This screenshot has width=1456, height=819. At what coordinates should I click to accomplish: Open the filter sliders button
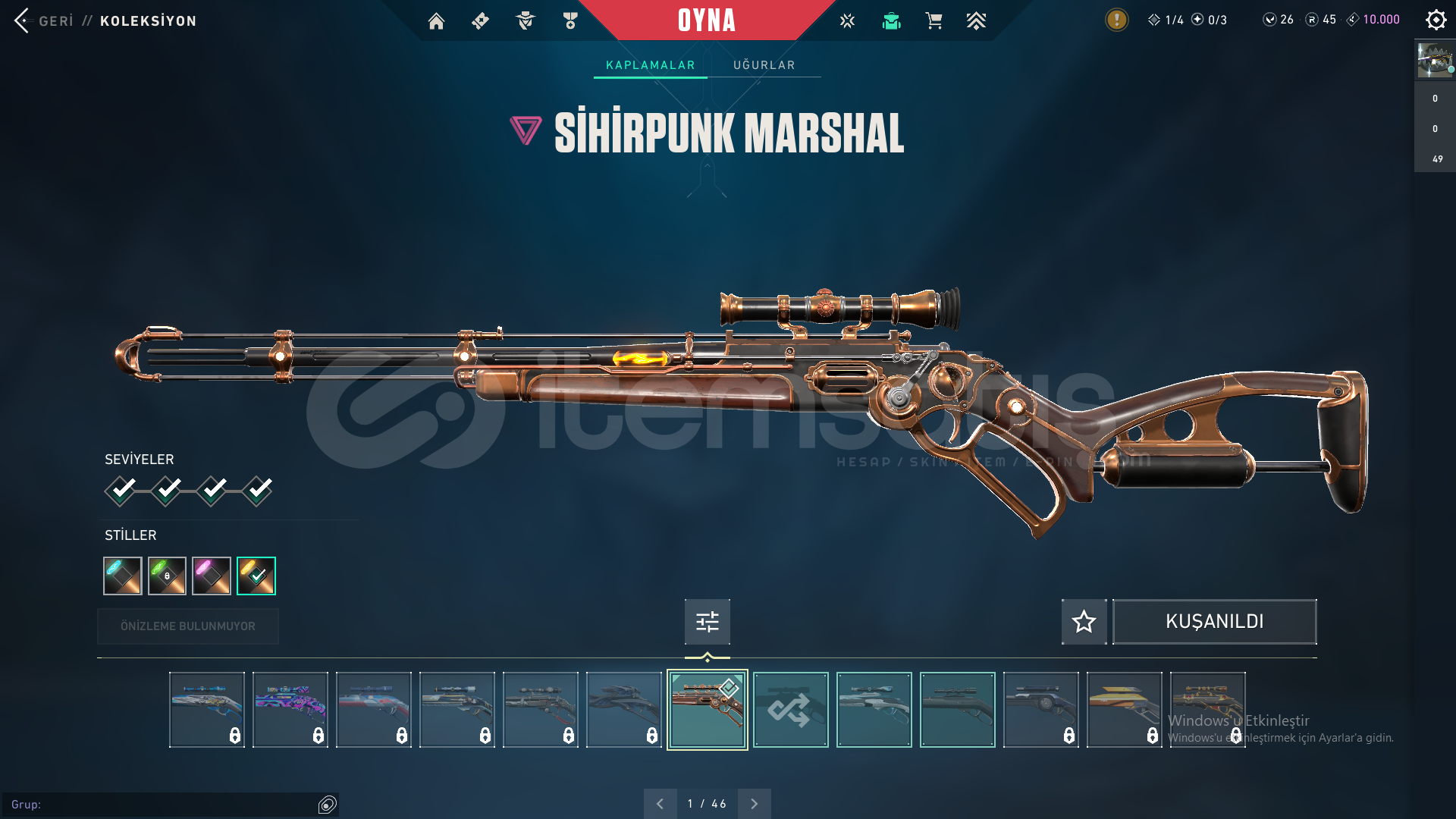pyautogui.click(x=707, y=622)
